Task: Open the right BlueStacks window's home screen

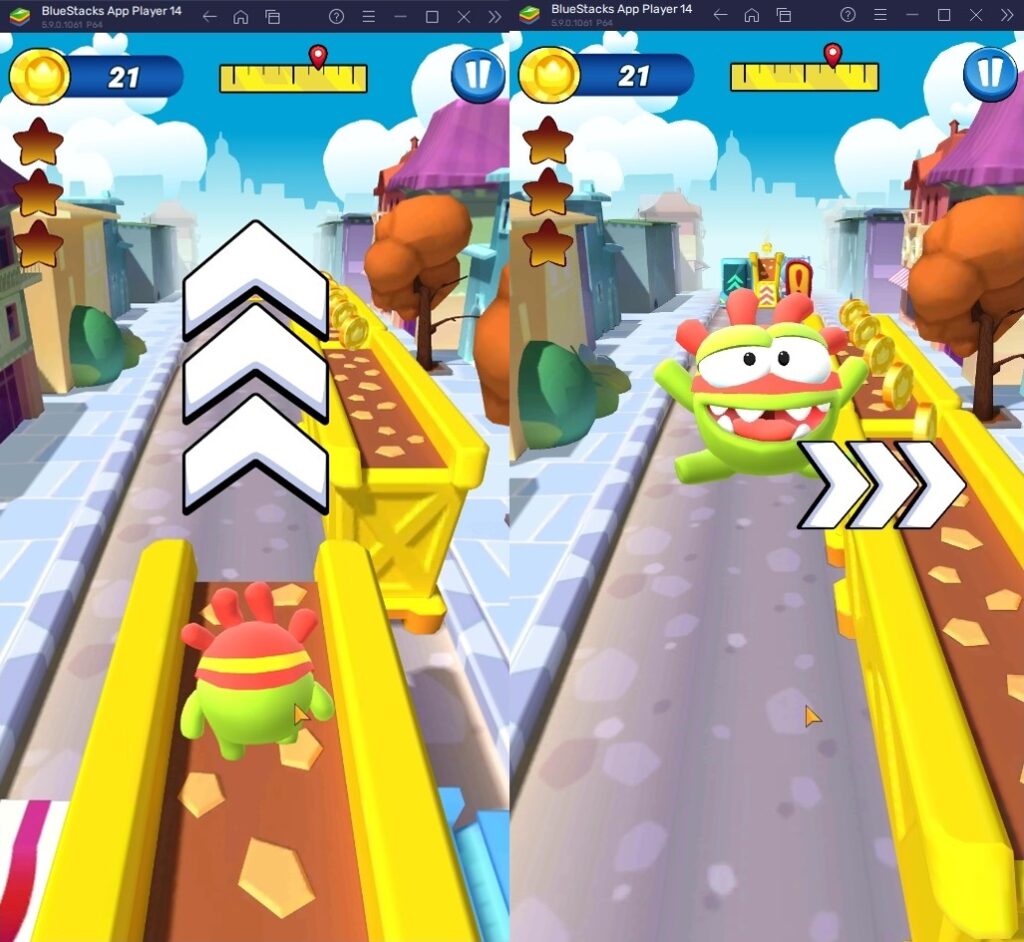Action: [x=752, y=15]
